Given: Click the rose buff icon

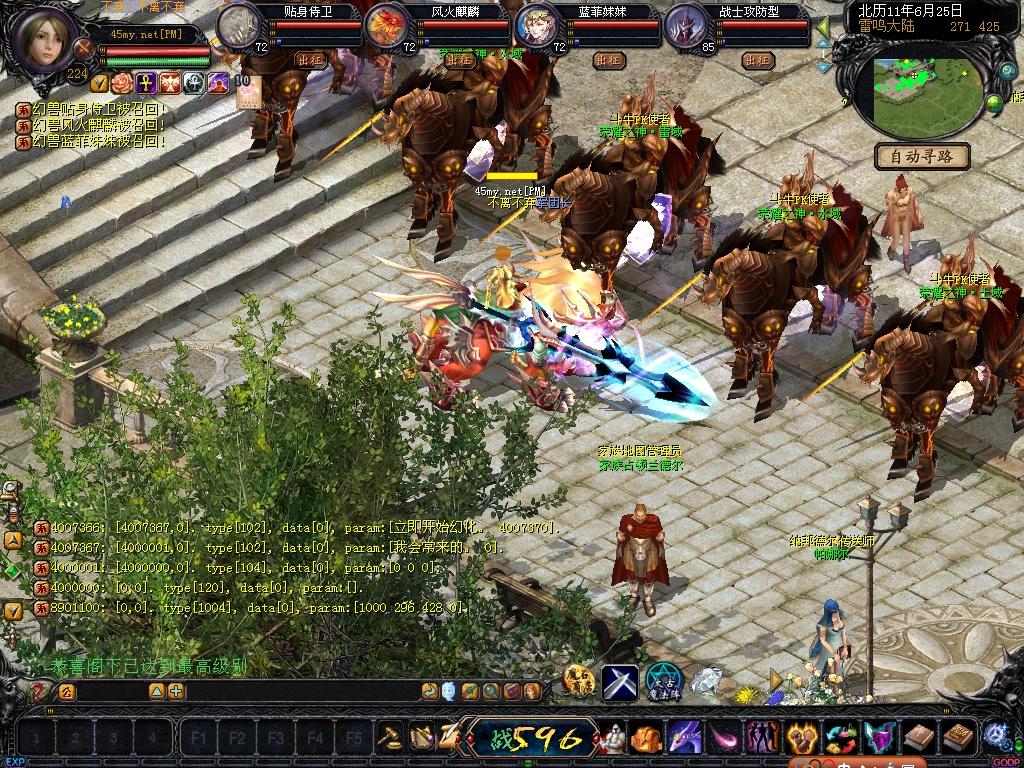Looking at the screenshot, I should tap(122, 82).
